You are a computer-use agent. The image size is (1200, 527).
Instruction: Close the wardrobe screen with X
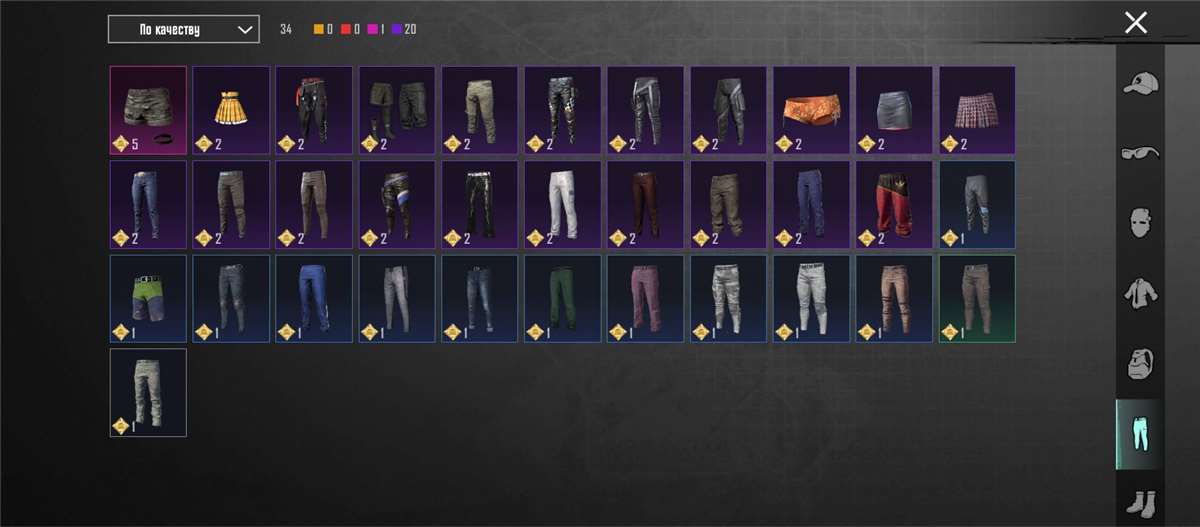(x=1135, y=23)
